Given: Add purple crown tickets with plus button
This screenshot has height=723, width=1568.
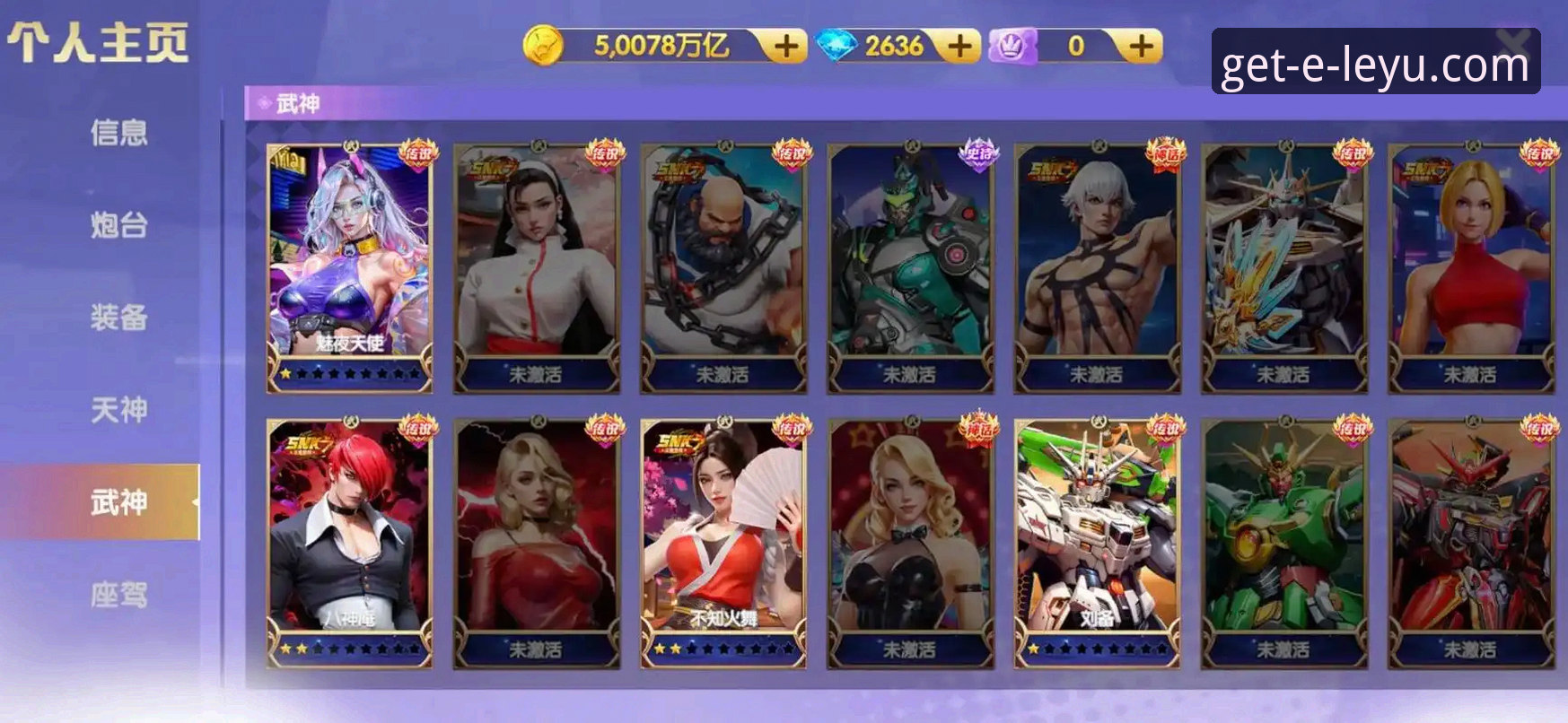Looking at the screenshot, I should tap(1140, 46).
